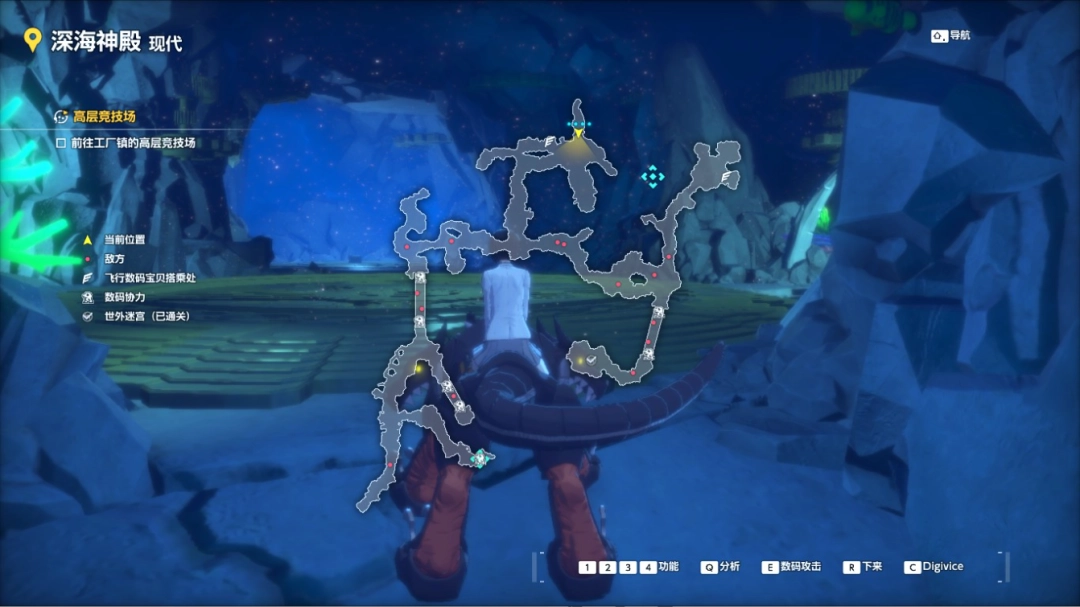Screen dimensions: 1080x607
Task: Click the yellow current-position arrow on the map
Action: click(x=578, y=133)
